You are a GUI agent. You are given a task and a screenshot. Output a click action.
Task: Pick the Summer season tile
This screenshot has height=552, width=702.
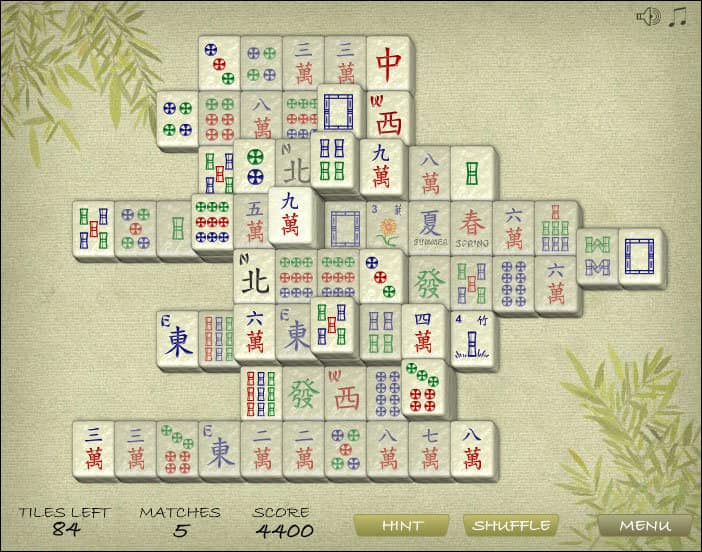430,229
